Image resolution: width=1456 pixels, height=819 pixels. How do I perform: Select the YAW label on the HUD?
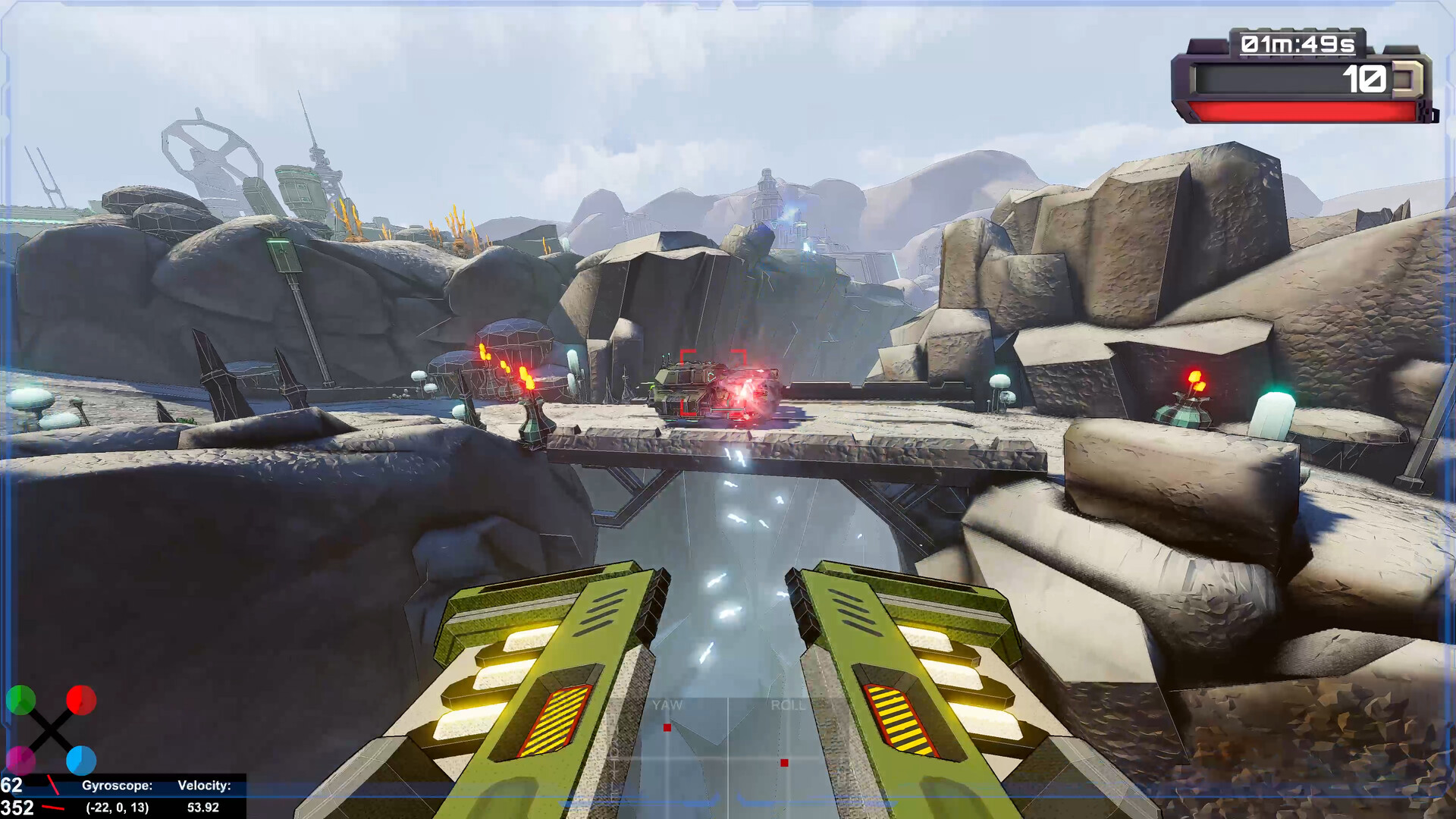point(666,704)
